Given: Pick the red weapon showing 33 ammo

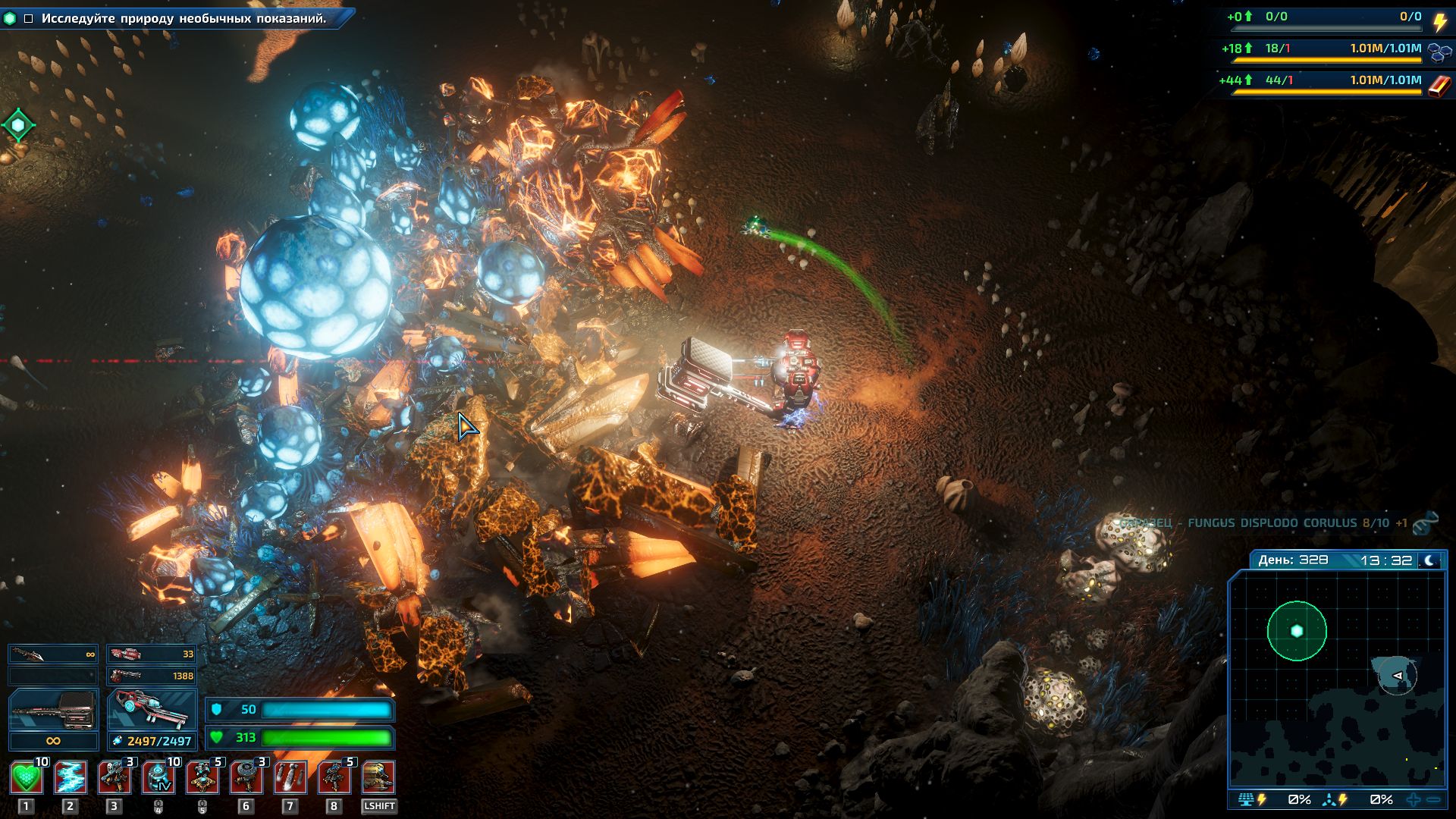Looking at the screenshot, I should [x=152, y=654].
